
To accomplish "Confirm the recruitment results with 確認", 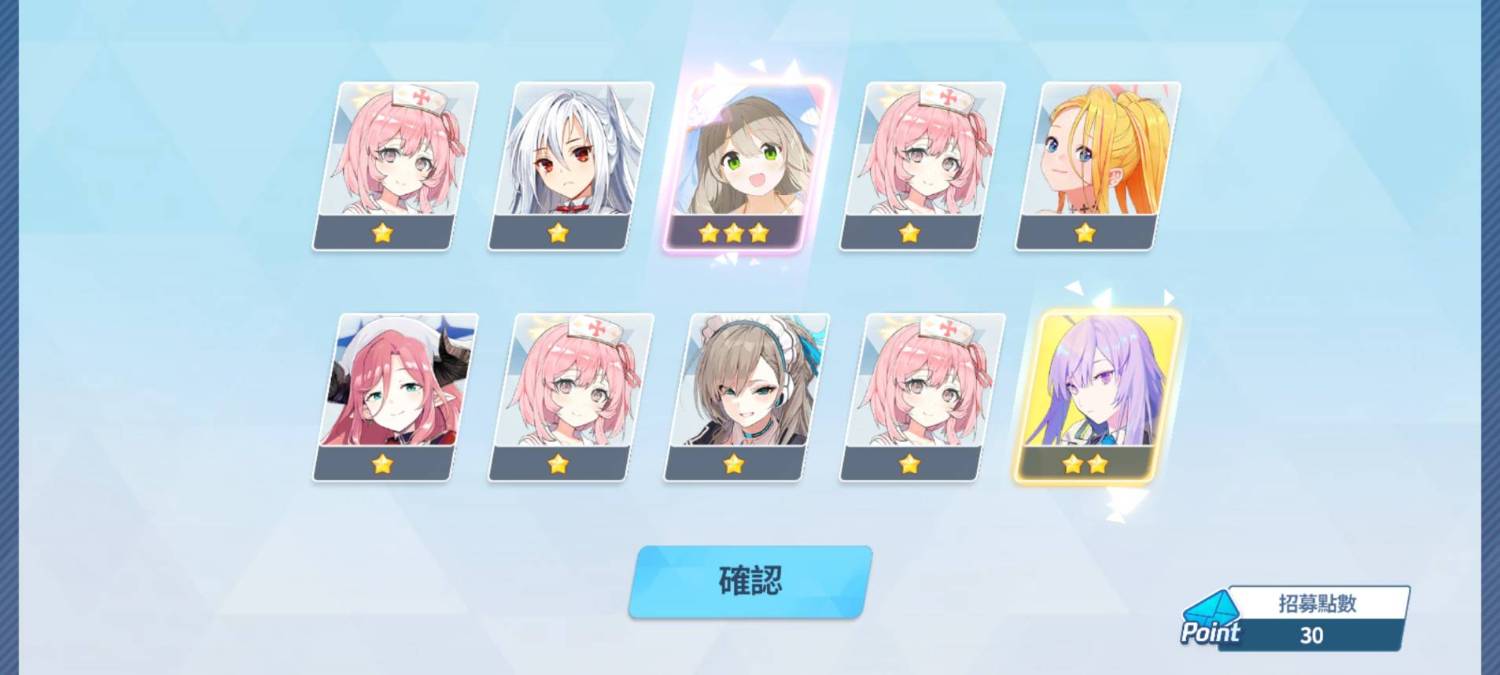I will point(750,581).
